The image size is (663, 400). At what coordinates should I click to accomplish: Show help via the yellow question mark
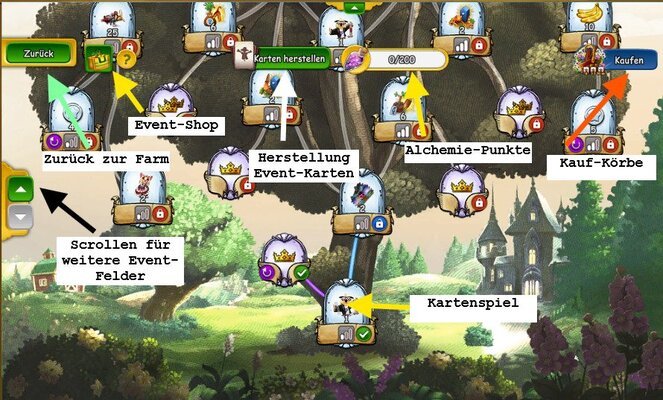(x=126, y=59)
